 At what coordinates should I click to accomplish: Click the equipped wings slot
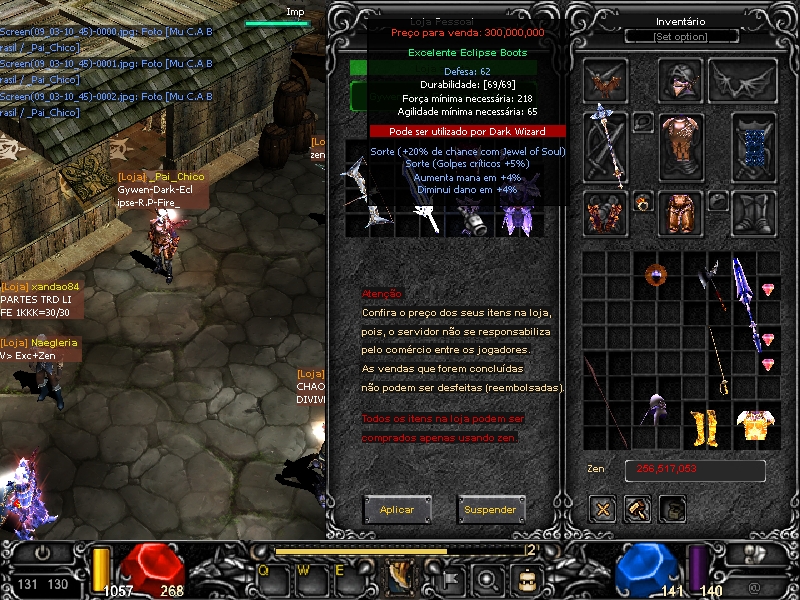pyautogui.click(x=743, y=80)
